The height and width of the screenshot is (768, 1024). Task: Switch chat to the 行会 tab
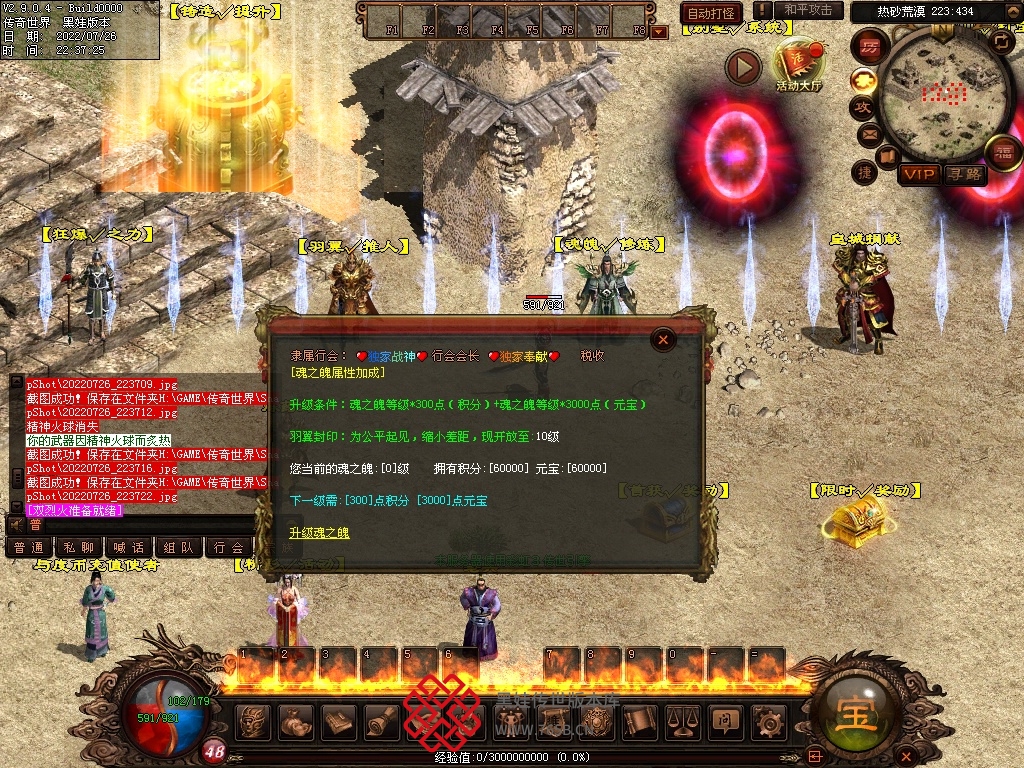click(x=230, y=547)
